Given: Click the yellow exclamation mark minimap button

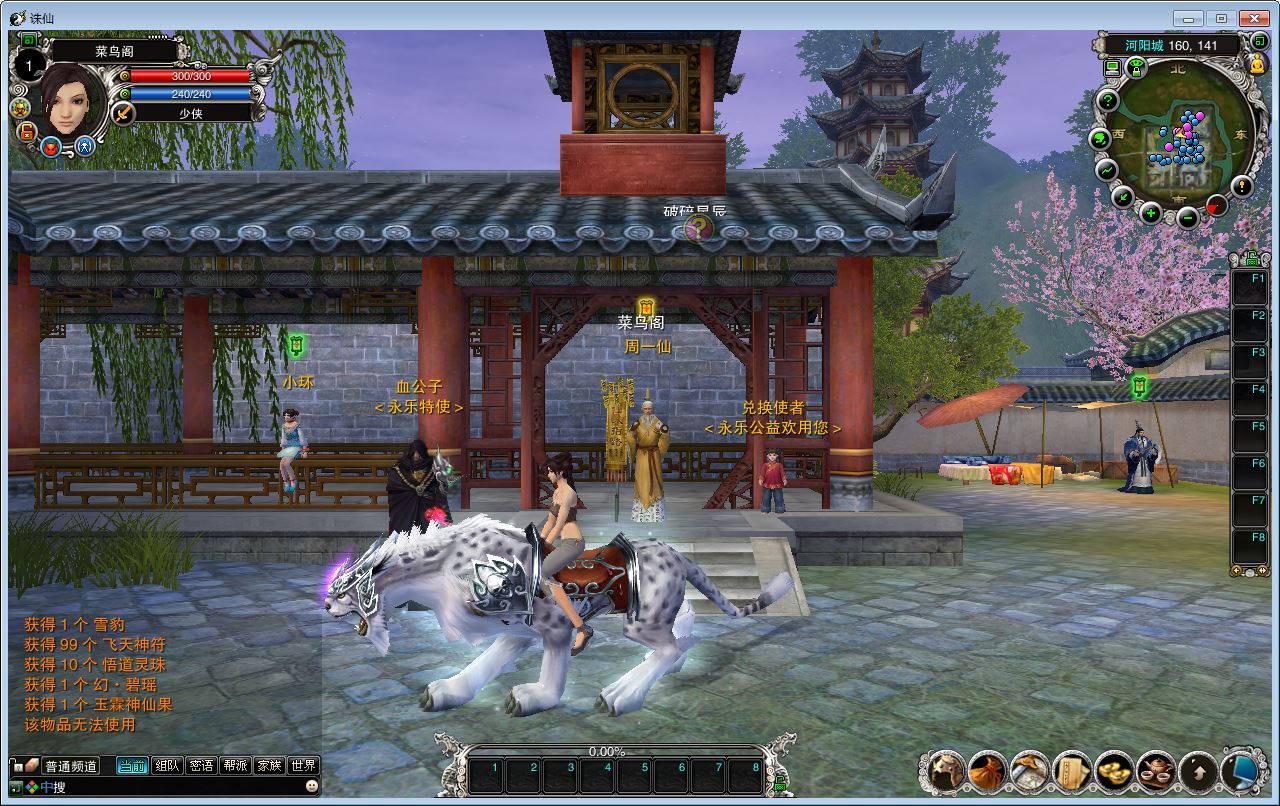Looking at the screenshot, I should click(1241, 186).
